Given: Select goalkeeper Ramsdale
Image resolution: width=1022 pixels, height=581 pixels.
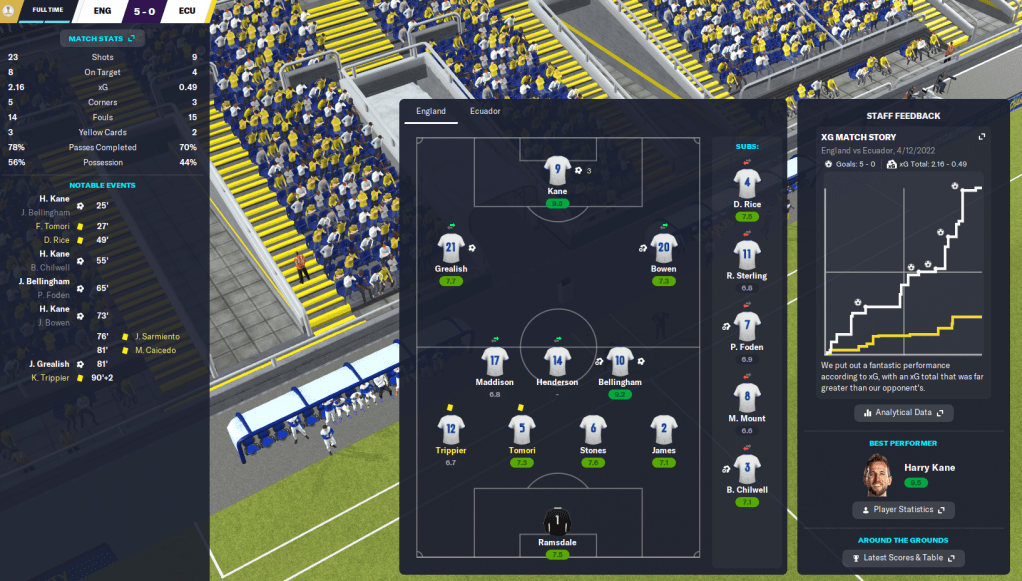Looking at the screenshot, I should click(557, 521).
